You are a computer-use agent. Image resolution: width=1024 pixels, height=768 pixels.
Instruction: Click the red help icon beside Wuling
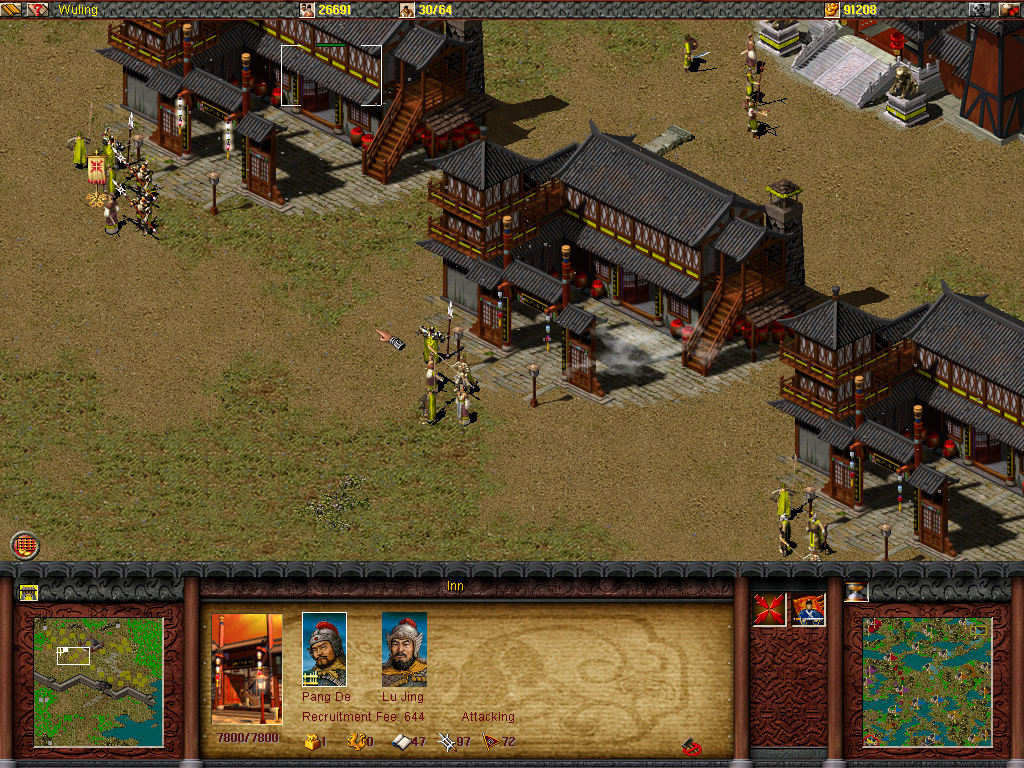click(38, 9)
